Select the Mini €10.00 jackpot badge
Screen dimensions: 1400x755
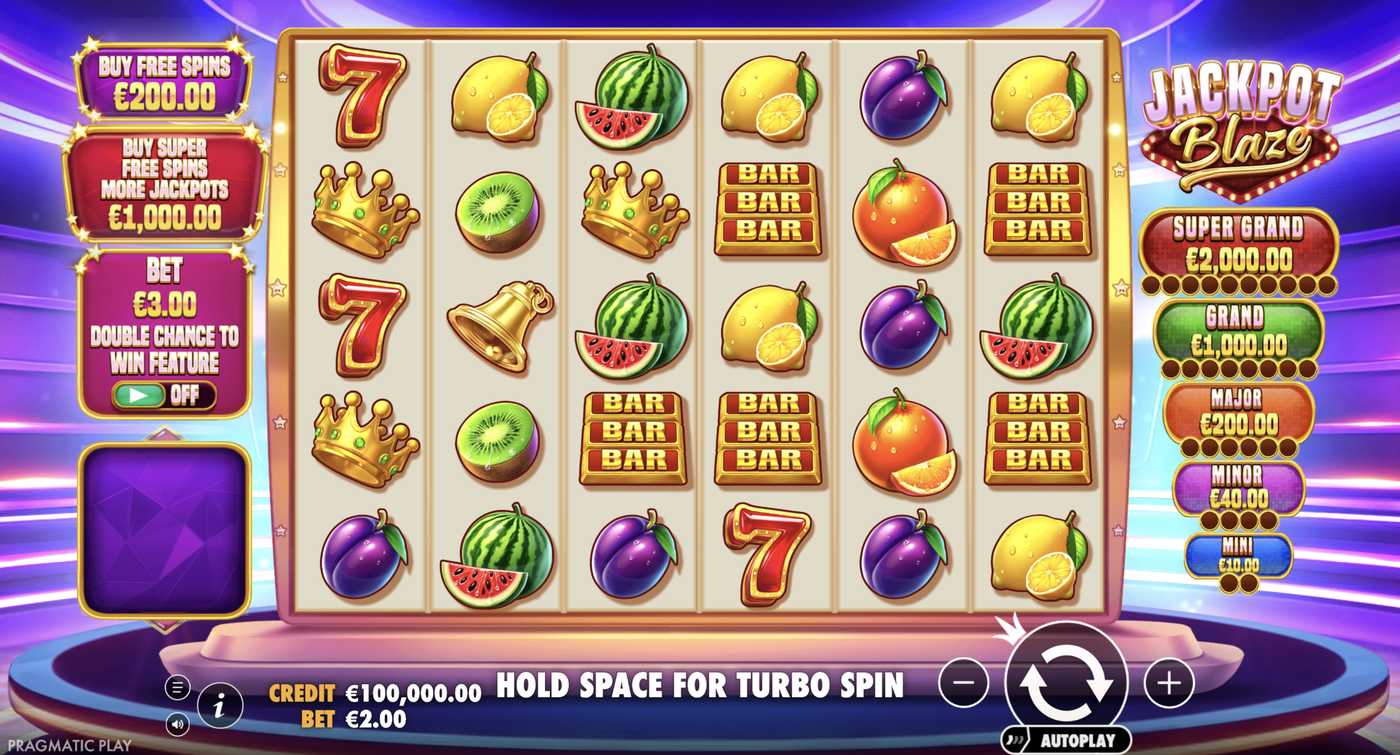coord(1238,555)
